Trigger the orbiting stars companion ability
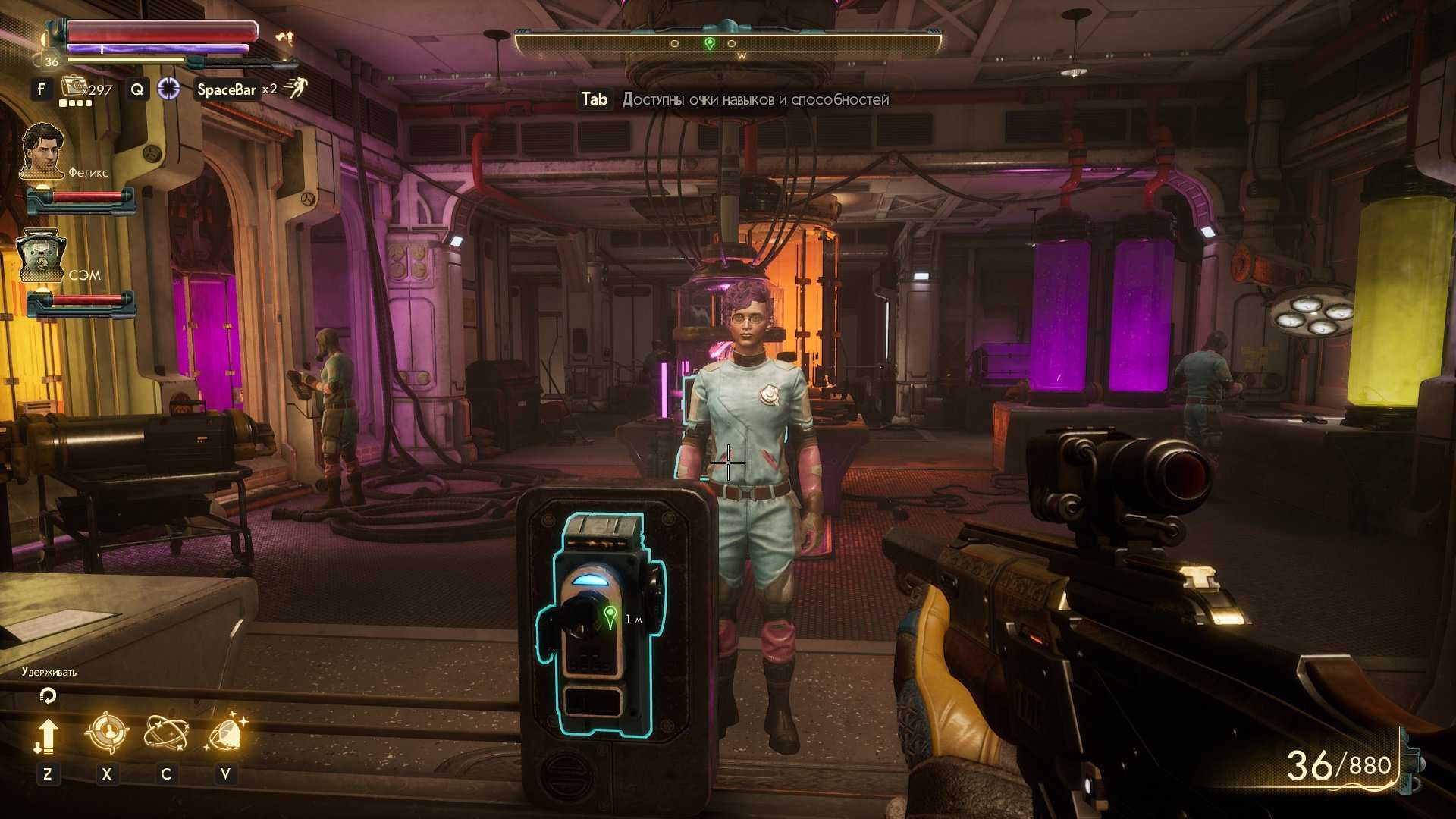The image size is (1456, 819). point(166,733)
